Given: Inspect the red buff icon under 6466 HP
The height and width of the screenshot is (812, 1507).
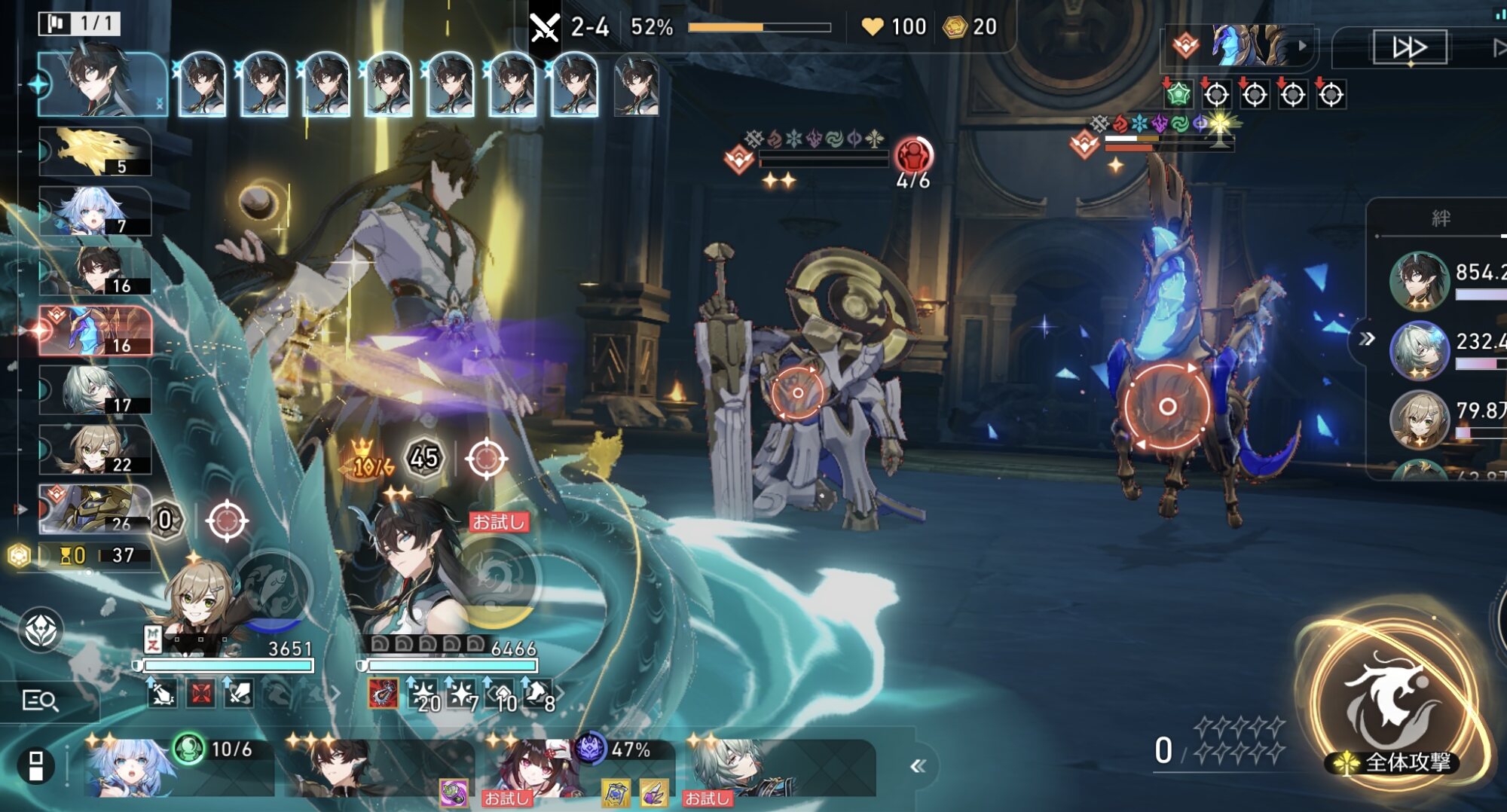Looking at the screenshot, I should pos(384,694).
